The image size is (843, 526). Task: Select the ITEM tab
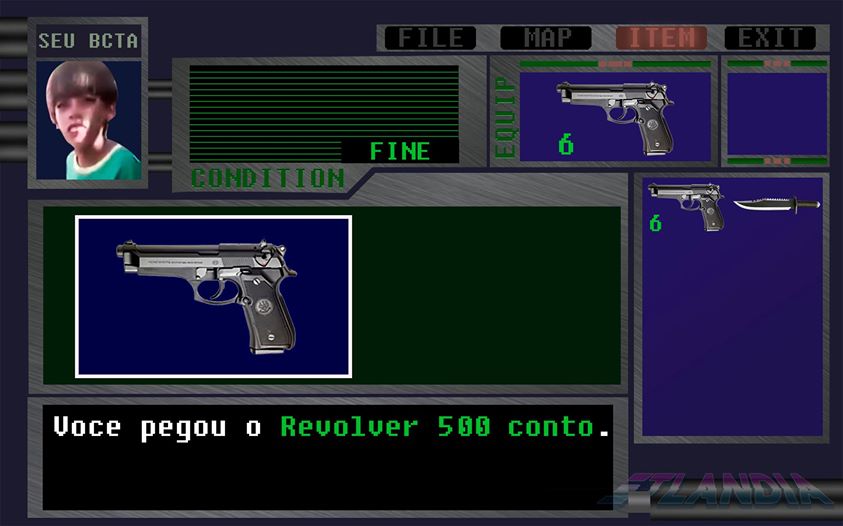point(661,38)
